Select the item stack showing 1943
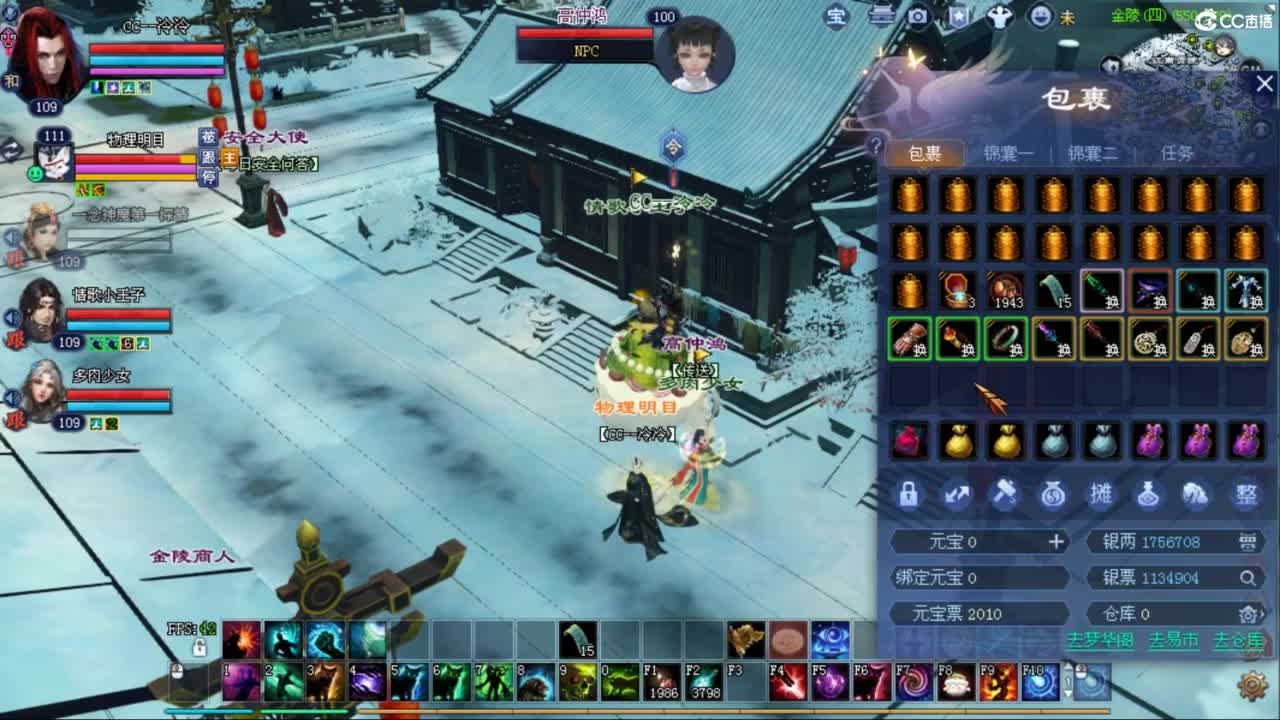Viewport: 1280px width, 720px height. (x=1006, y=291)
